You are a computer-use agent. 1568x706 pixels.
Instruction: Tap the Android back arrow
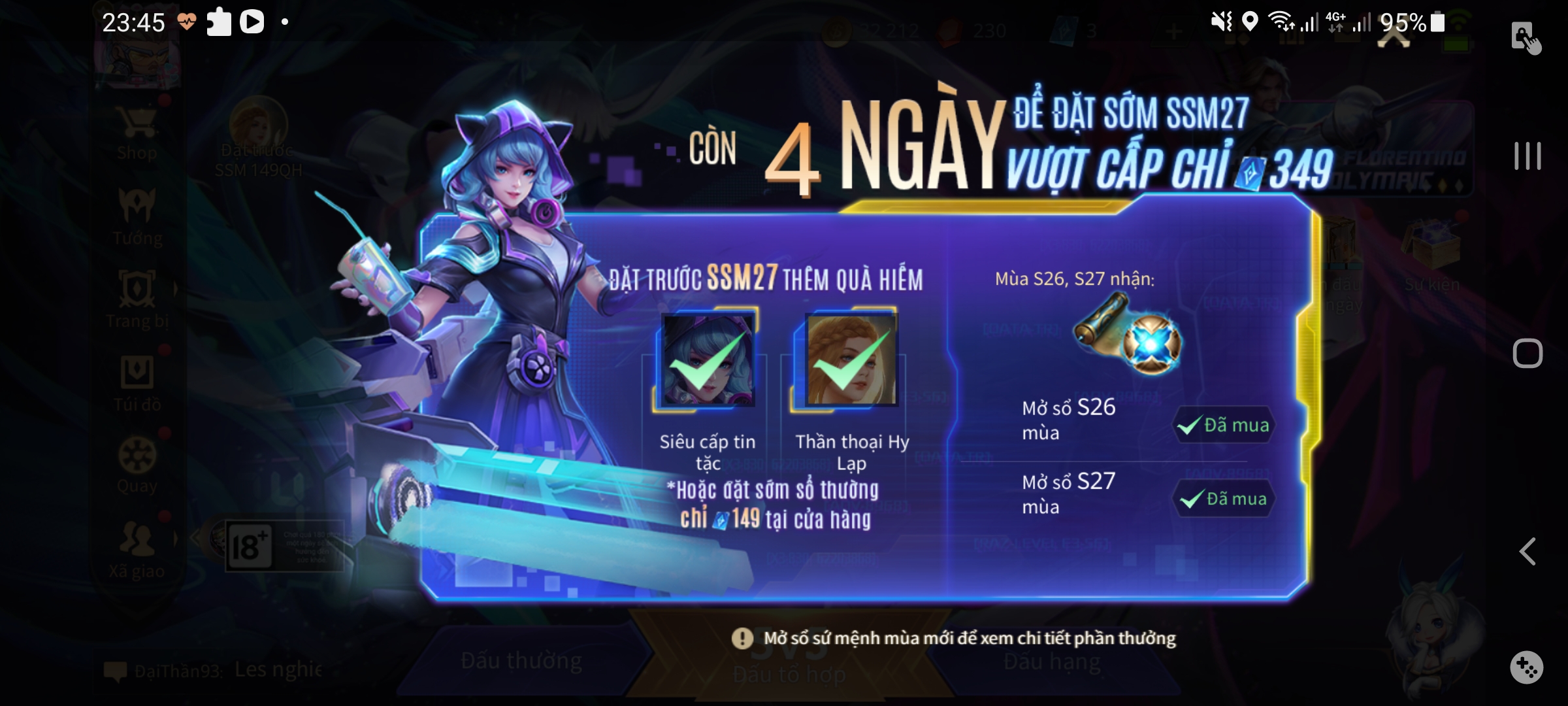point(1527,552)
